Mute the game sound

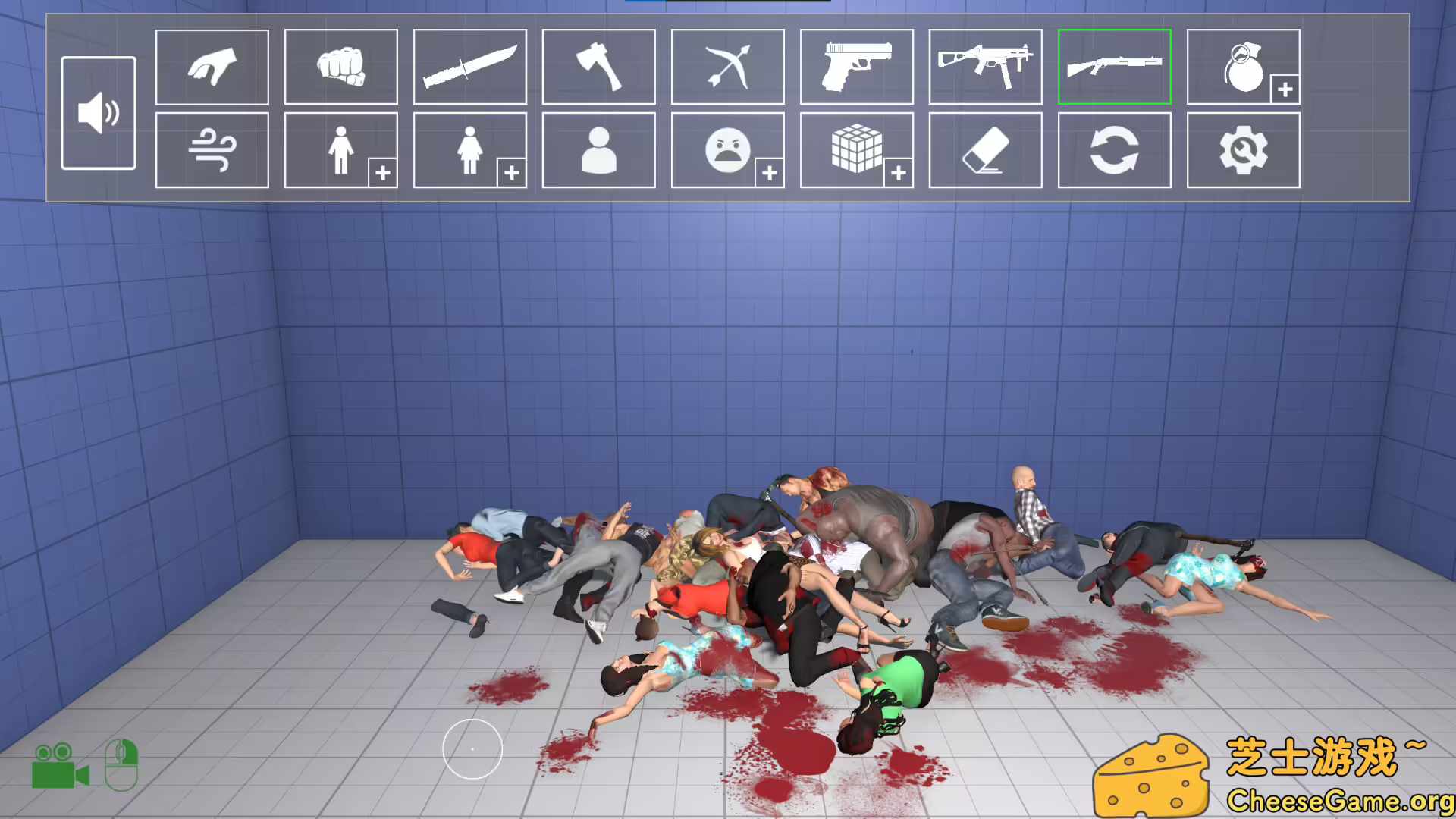pos(99,114)
